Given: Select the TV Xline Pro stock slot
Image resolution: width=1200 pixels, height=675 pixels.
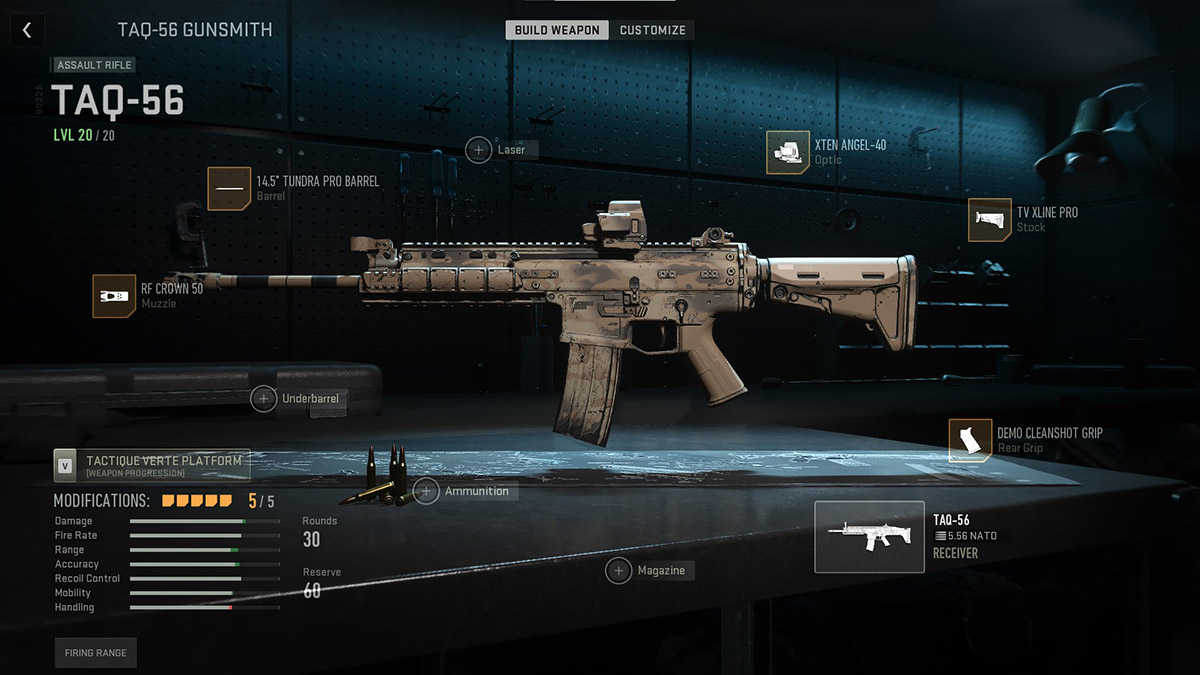Looking at the screenshot, I should 990,220.
